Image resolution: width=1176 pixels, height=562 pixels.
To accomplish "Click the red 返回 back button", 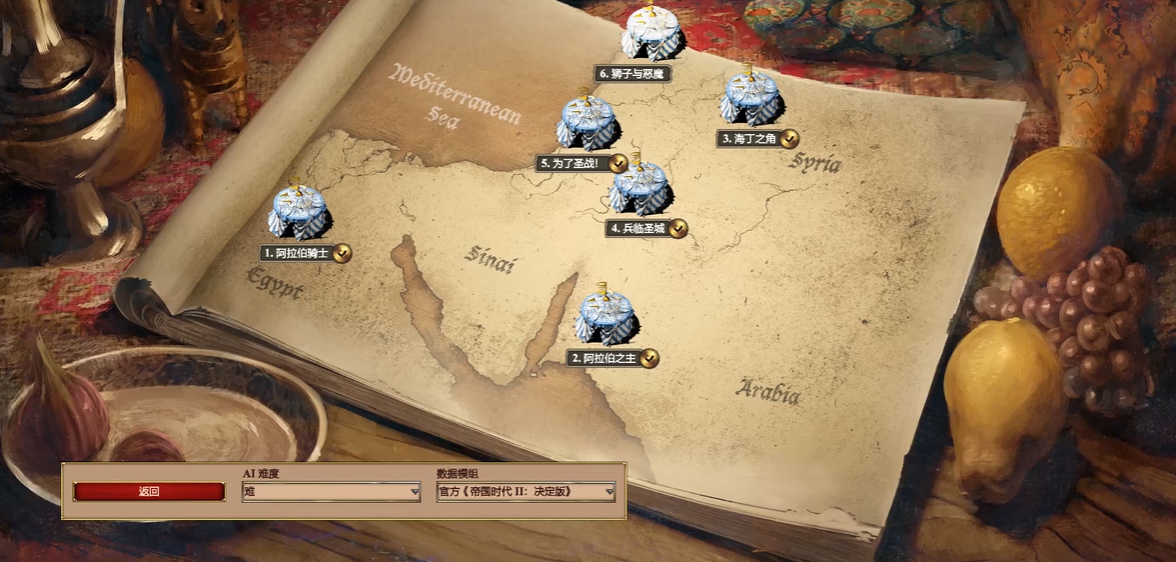I will click(x=149, y=492).
